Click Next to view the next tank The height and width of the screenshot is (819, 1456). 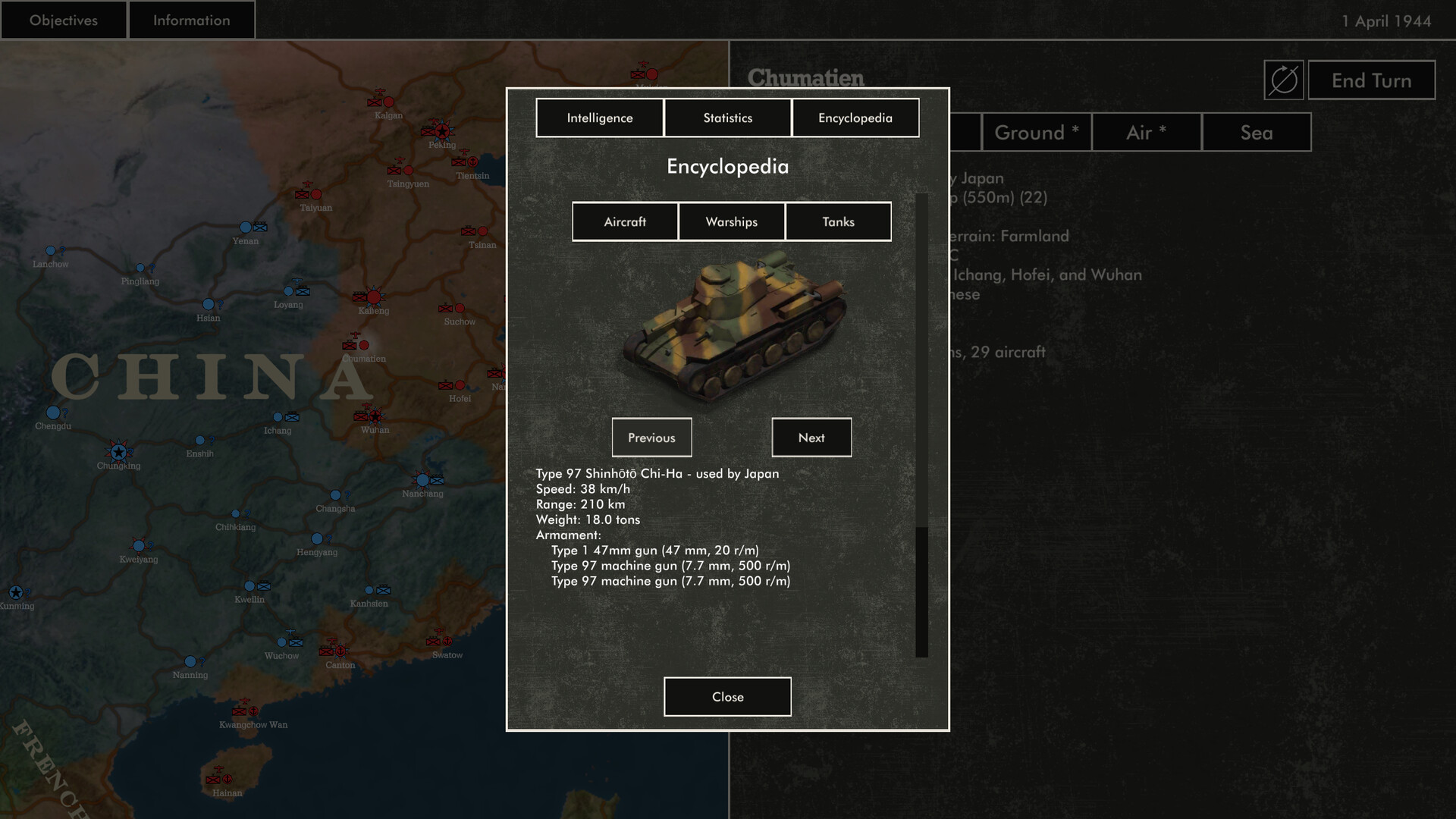[x=811, y=438]
